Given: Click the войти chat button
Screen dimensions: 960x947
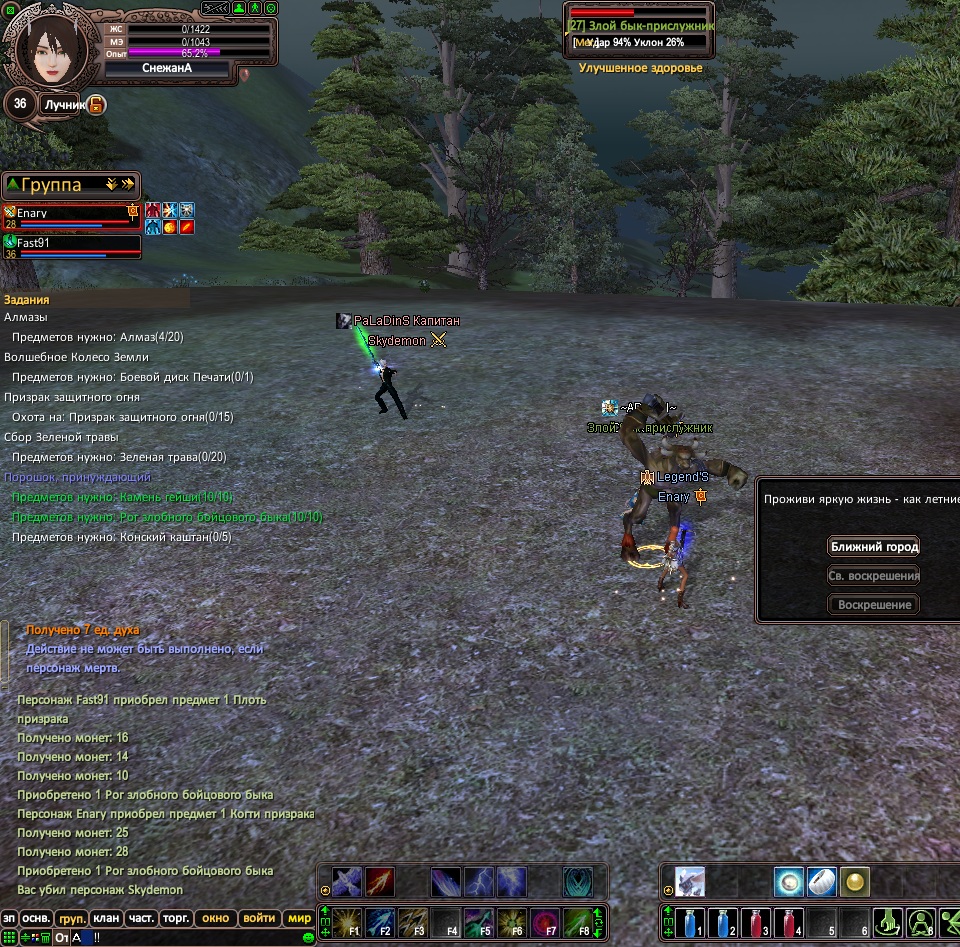Looking at the screenshot, I should [x=259, y=918].
